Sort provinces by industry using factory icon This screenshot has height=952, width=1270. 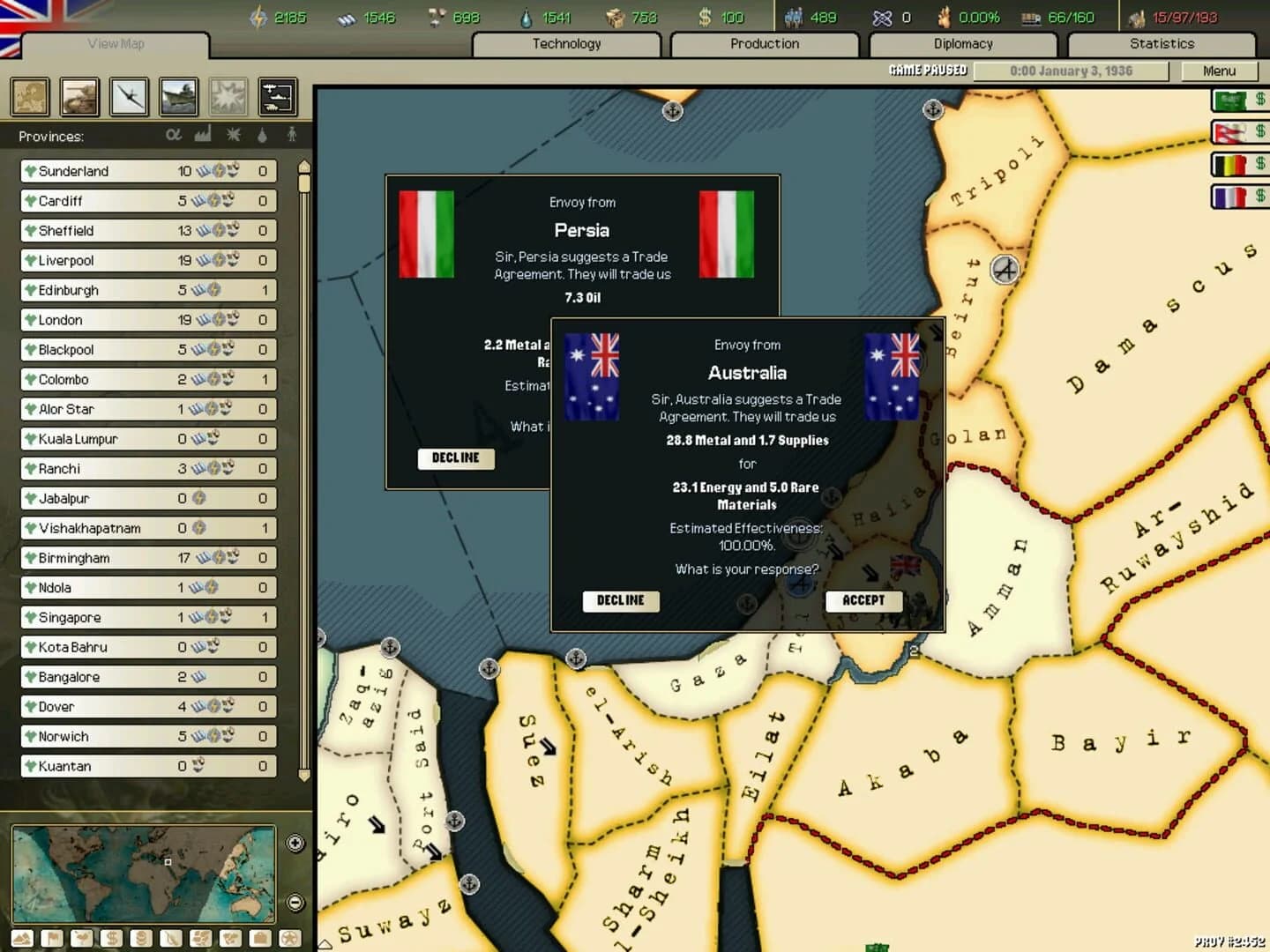pyautogui.click(x=204, y=135)
